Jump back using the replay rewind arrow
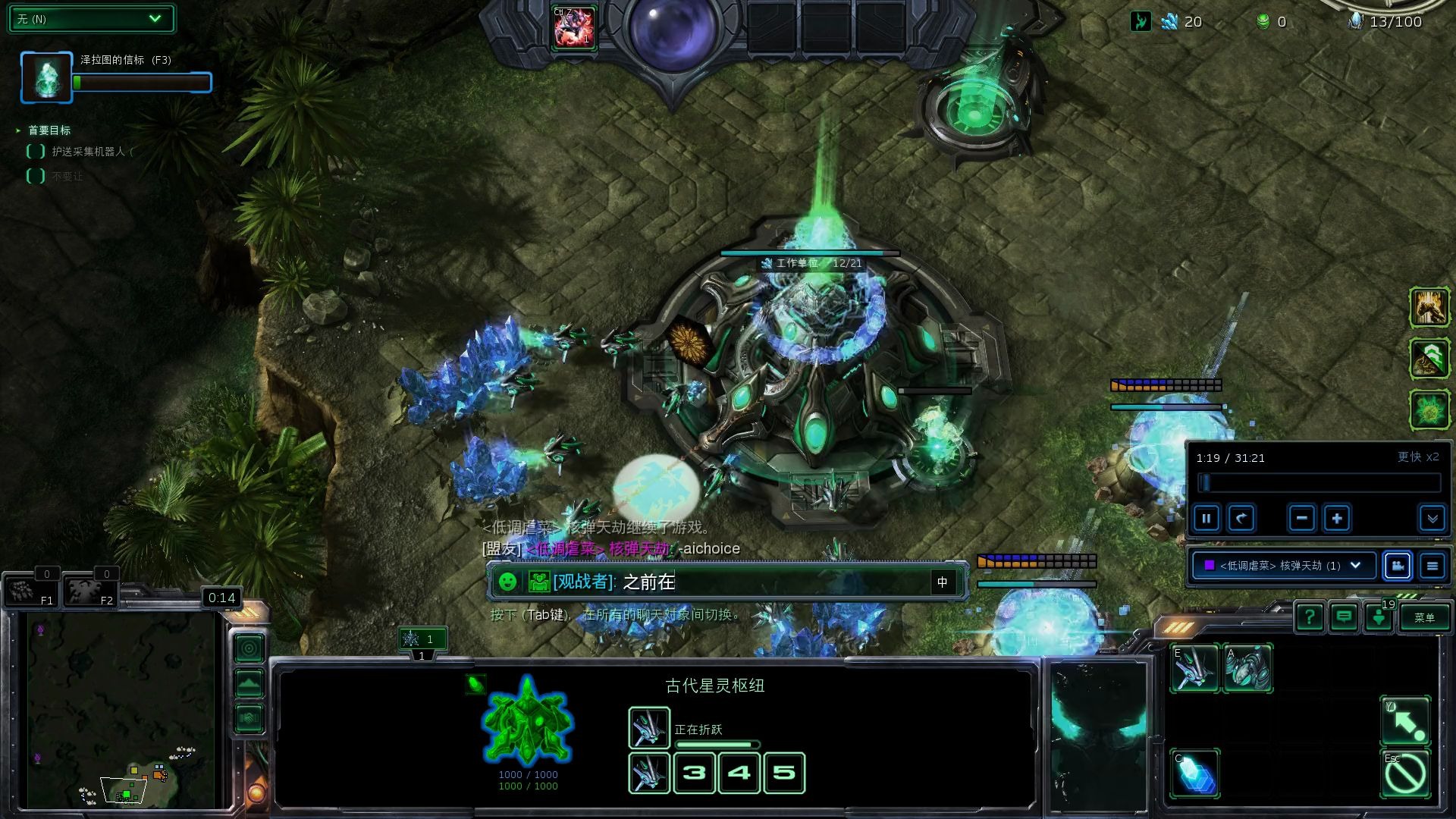This screenshot has width=1456, height=819. [x=1241, y=519]
